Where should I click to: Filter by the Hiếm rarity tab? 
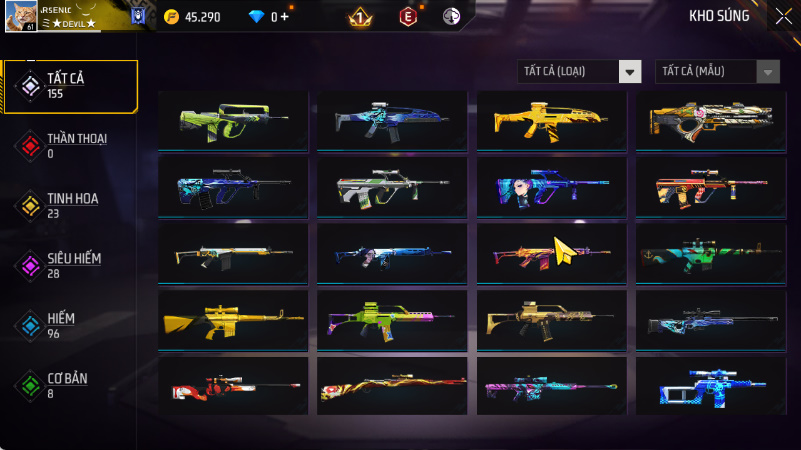70,325
